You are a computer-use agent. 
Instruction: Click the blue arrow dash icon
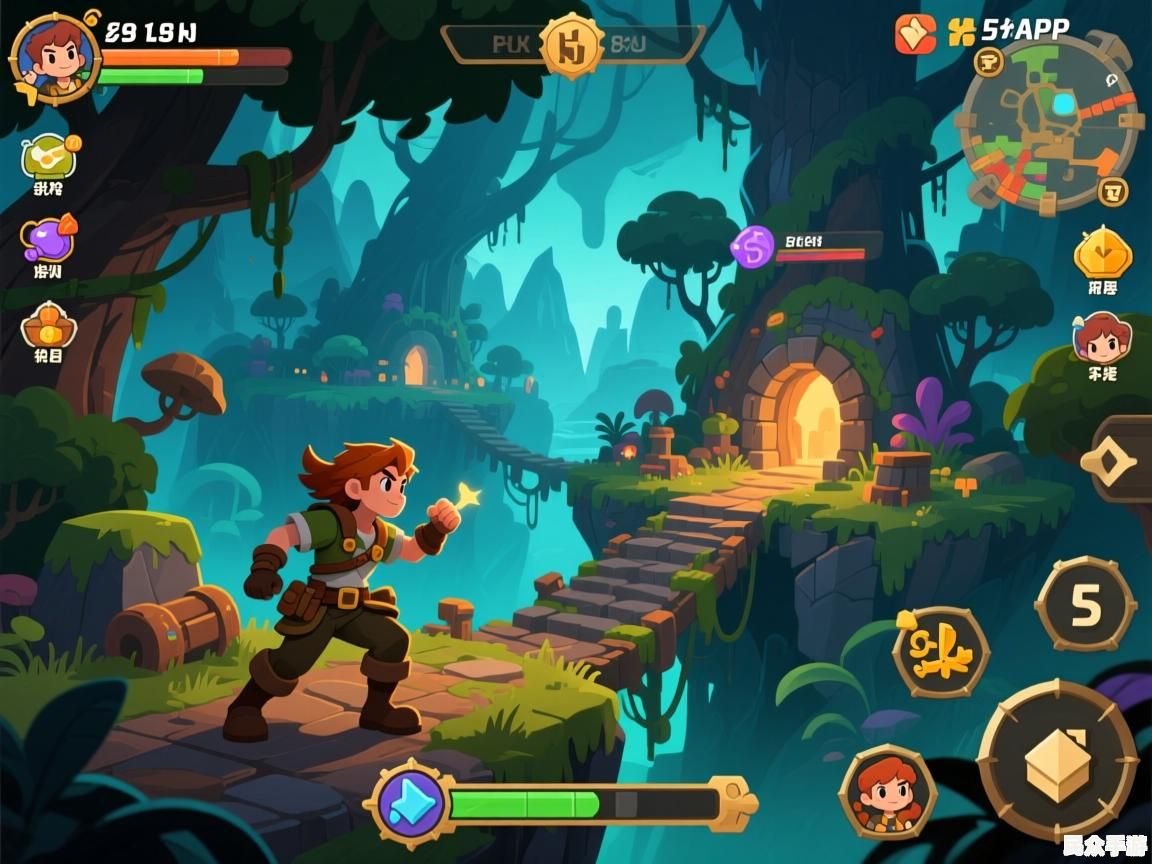(x=410, y=803)
